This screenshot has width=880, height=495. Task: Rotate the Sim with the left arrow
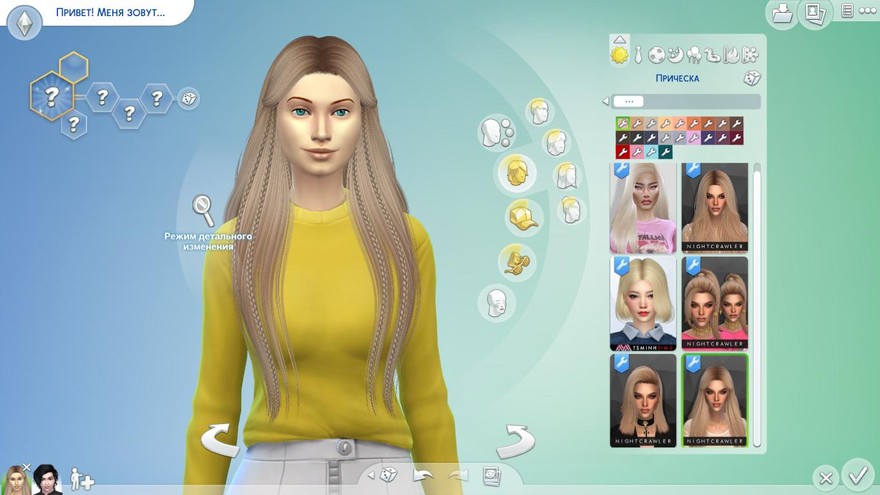click(221, 441)
